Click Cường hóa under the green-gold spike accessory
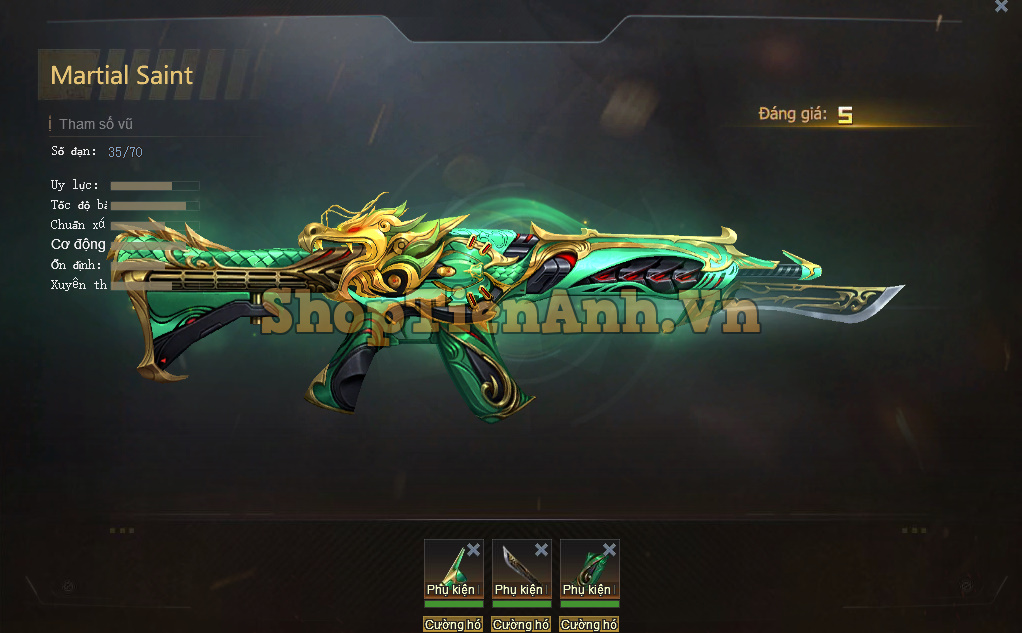This screenshot has width=1022, height=633. 453,625
